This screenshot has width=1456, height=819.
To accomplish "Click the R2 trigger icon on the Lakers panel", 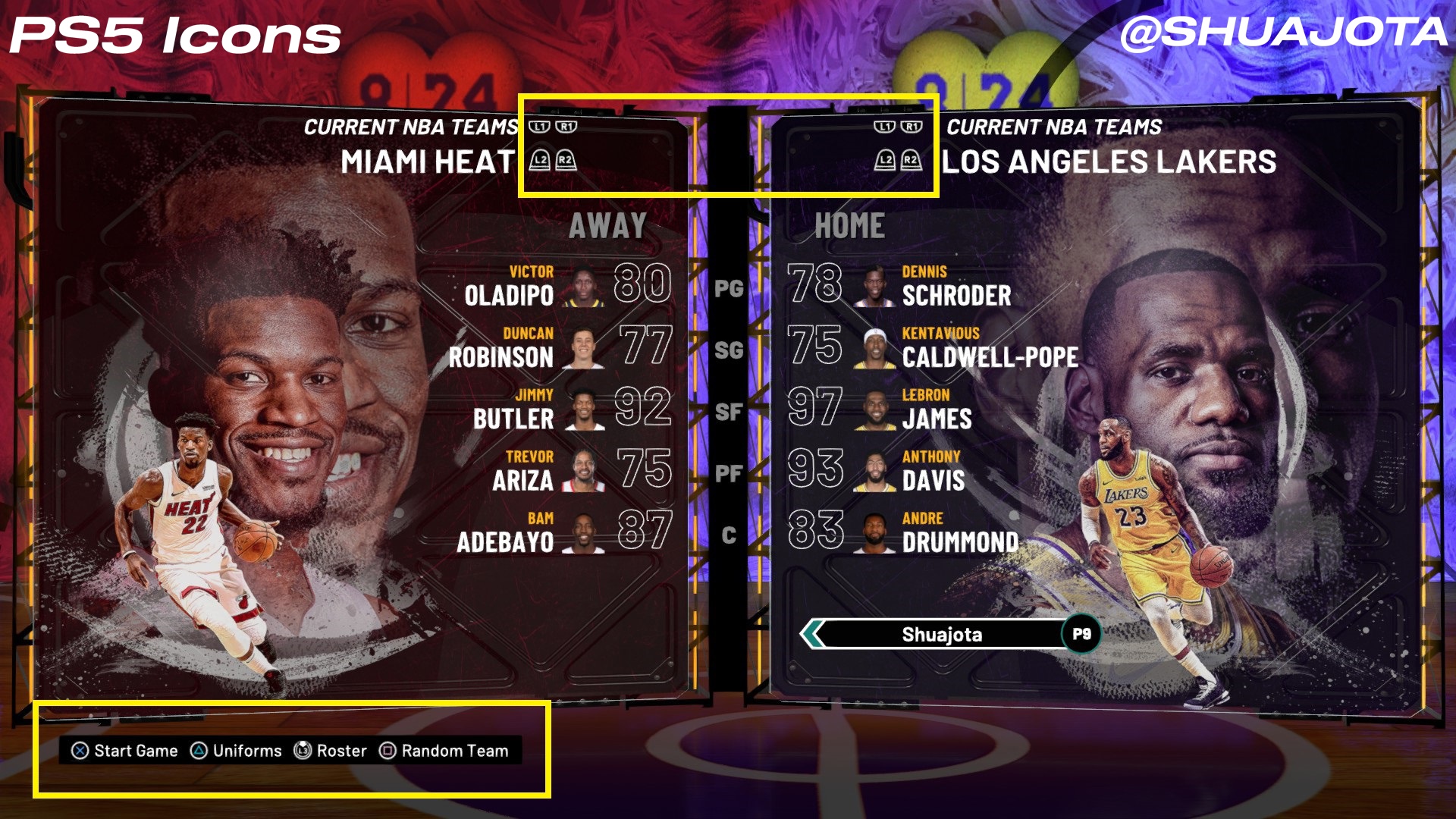I will point(911,161).
